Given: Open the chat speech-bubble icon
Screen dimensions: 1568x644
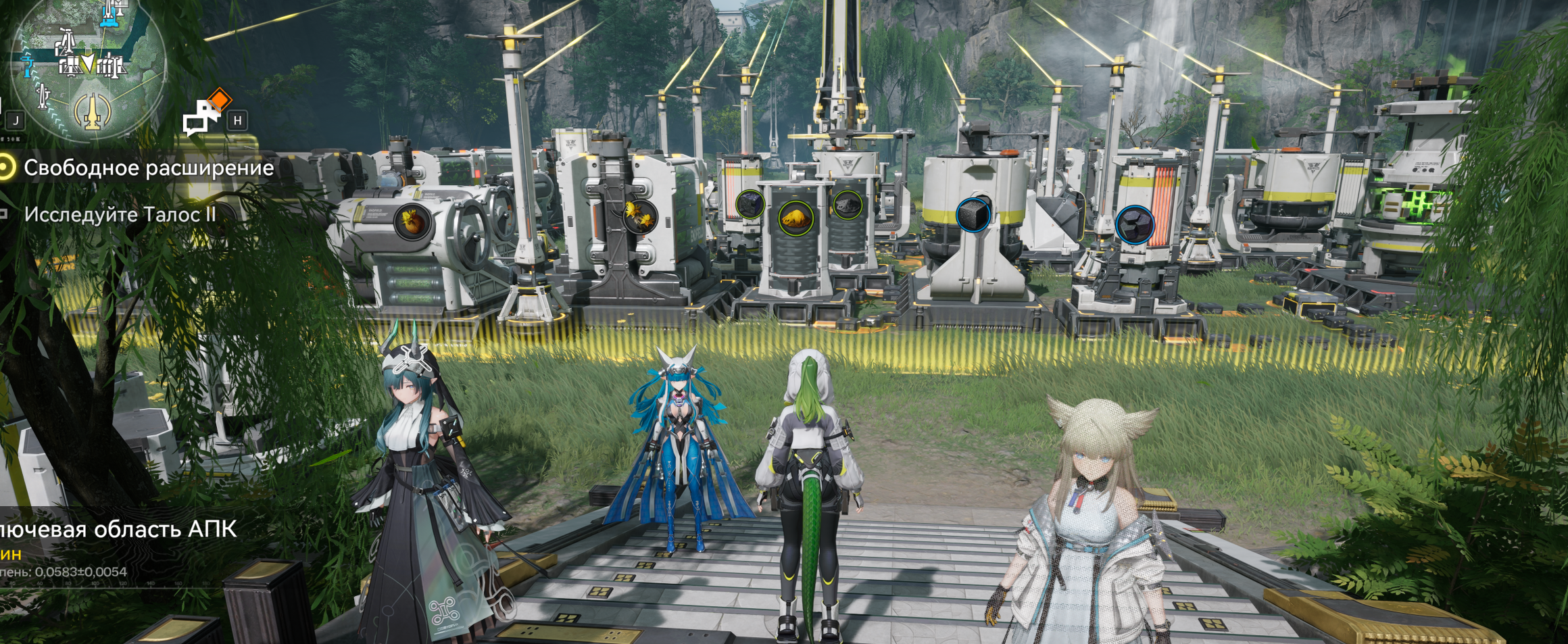Looking at the screenshot, I should (202, 118).
